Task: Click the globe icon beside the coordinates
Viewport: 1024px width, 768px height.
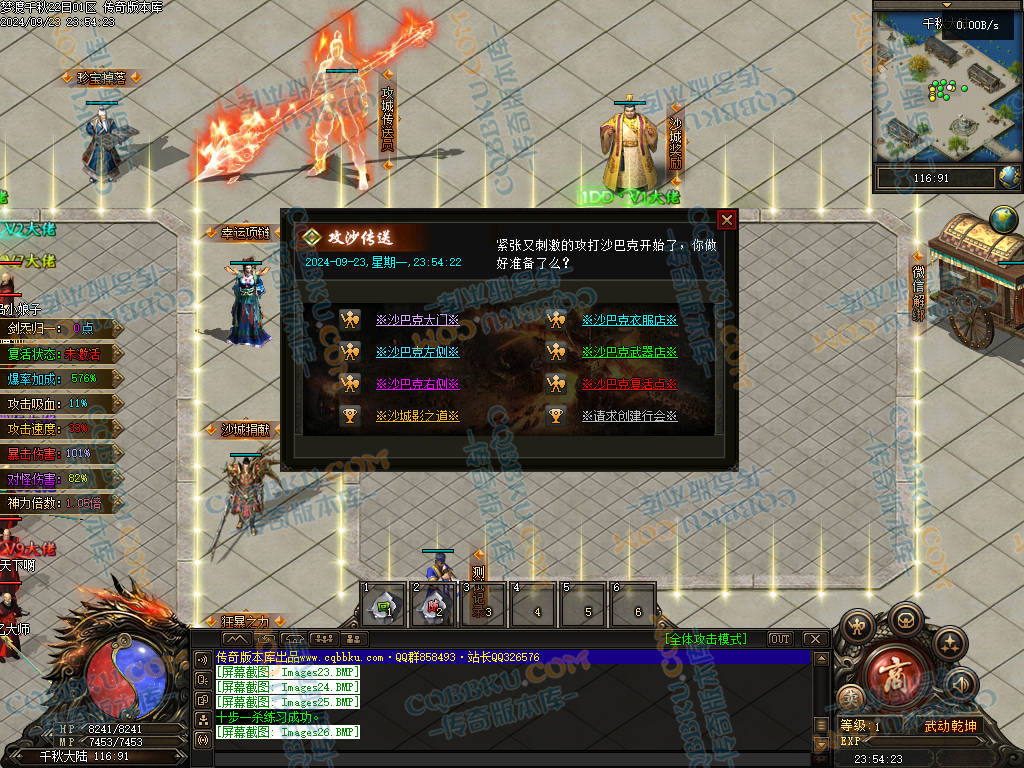Action: [1010, 178]
